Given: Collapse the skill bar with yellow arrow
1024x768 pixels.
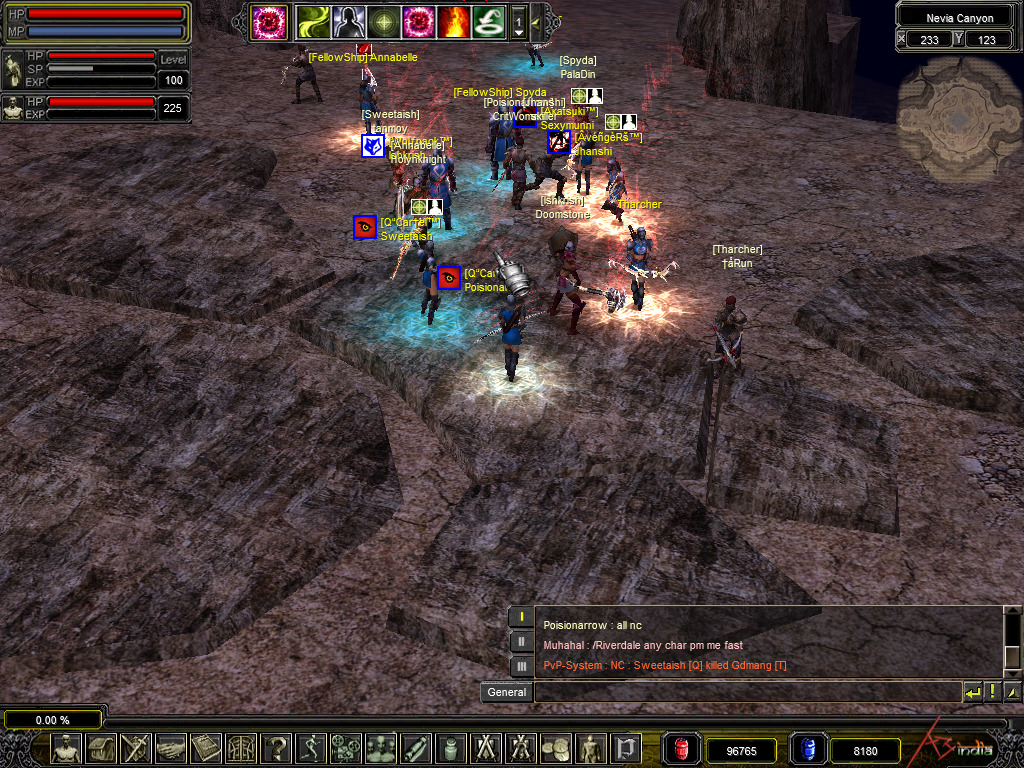Looking at the screenshot, I should coord(537,21).
